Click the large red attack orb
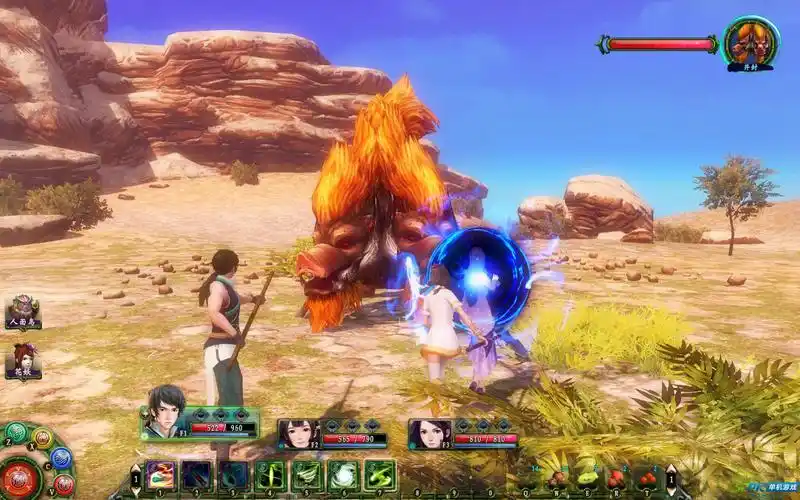The height and width of the screenshot is (500, 800). (x=20, y=479)
